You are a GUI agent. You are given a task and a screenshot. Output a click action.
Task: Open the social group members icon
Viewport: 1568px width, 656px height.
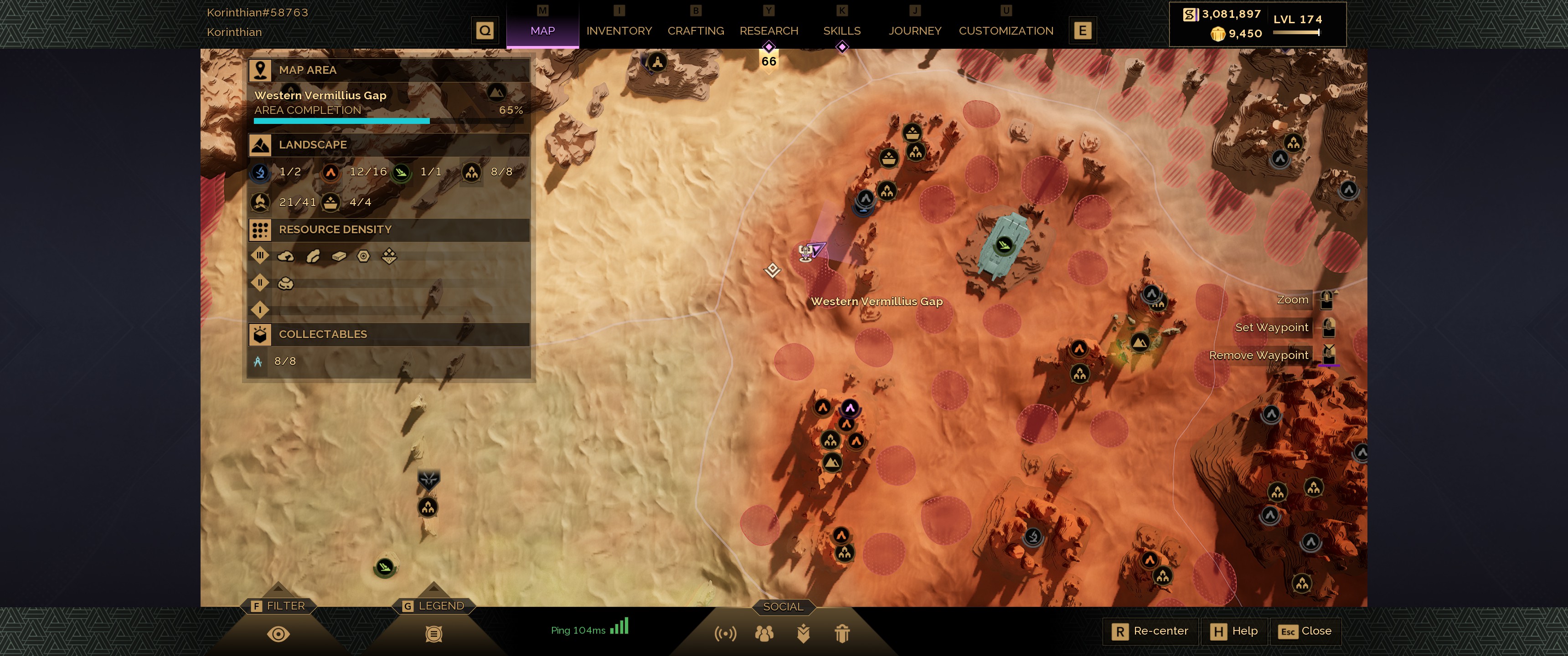pyautogui.click(x=764, y=634)
